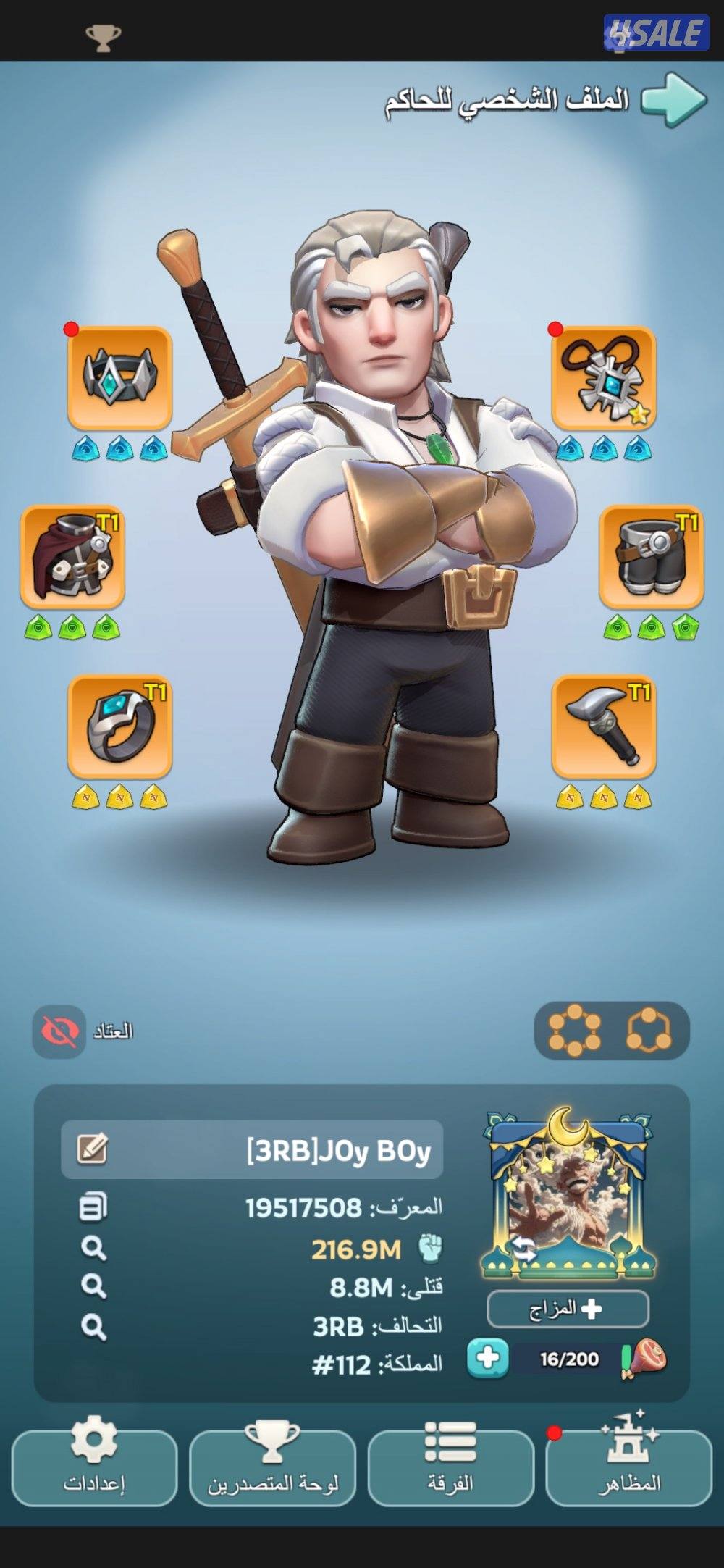
Task: Toggle the equipment visibility eye icon
Action: [59, 1031]
